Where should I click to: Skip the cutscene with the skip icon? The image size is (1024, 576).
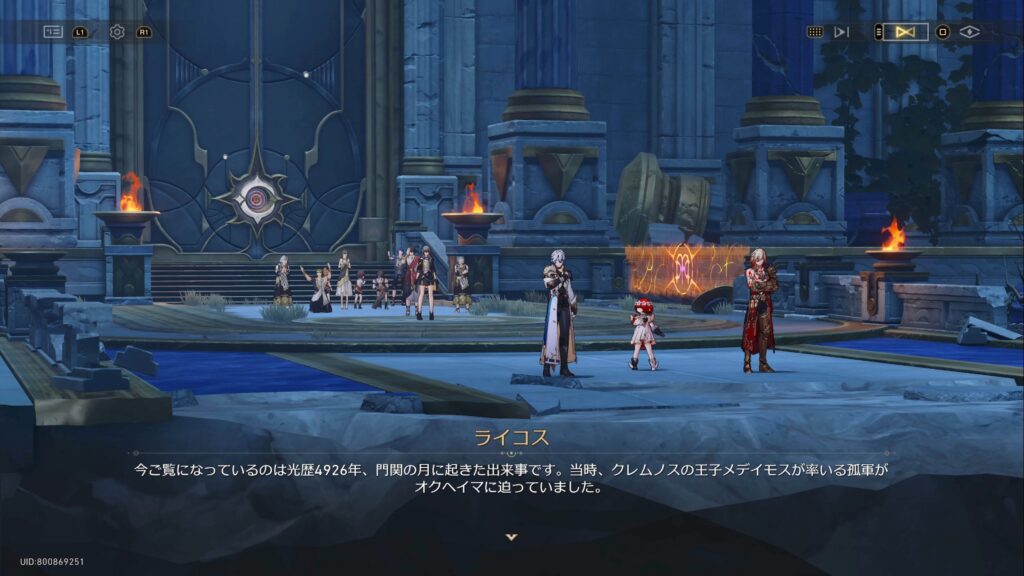point(842,32)
